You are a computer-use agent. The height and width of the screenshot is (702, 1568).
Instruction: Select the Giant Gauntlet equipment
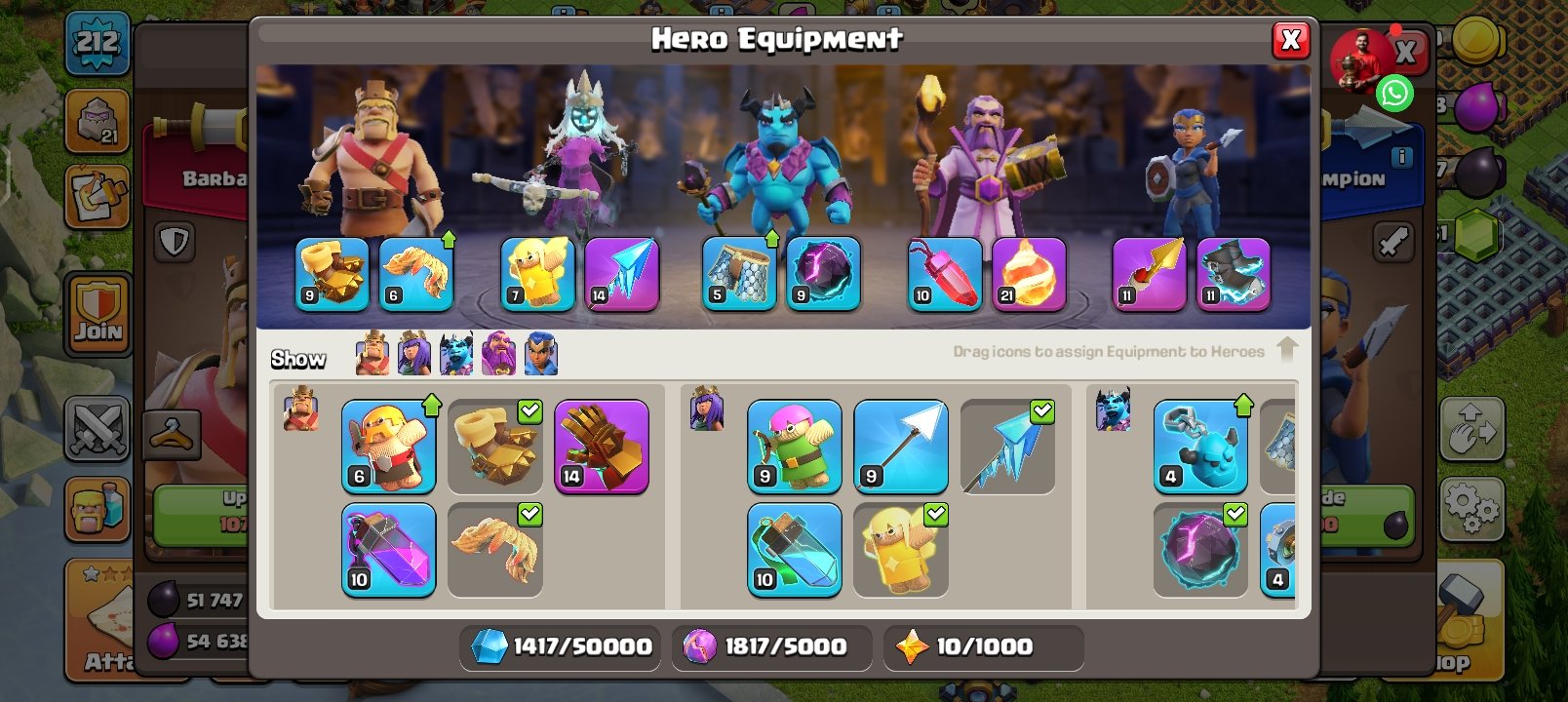tap(602, 447)
